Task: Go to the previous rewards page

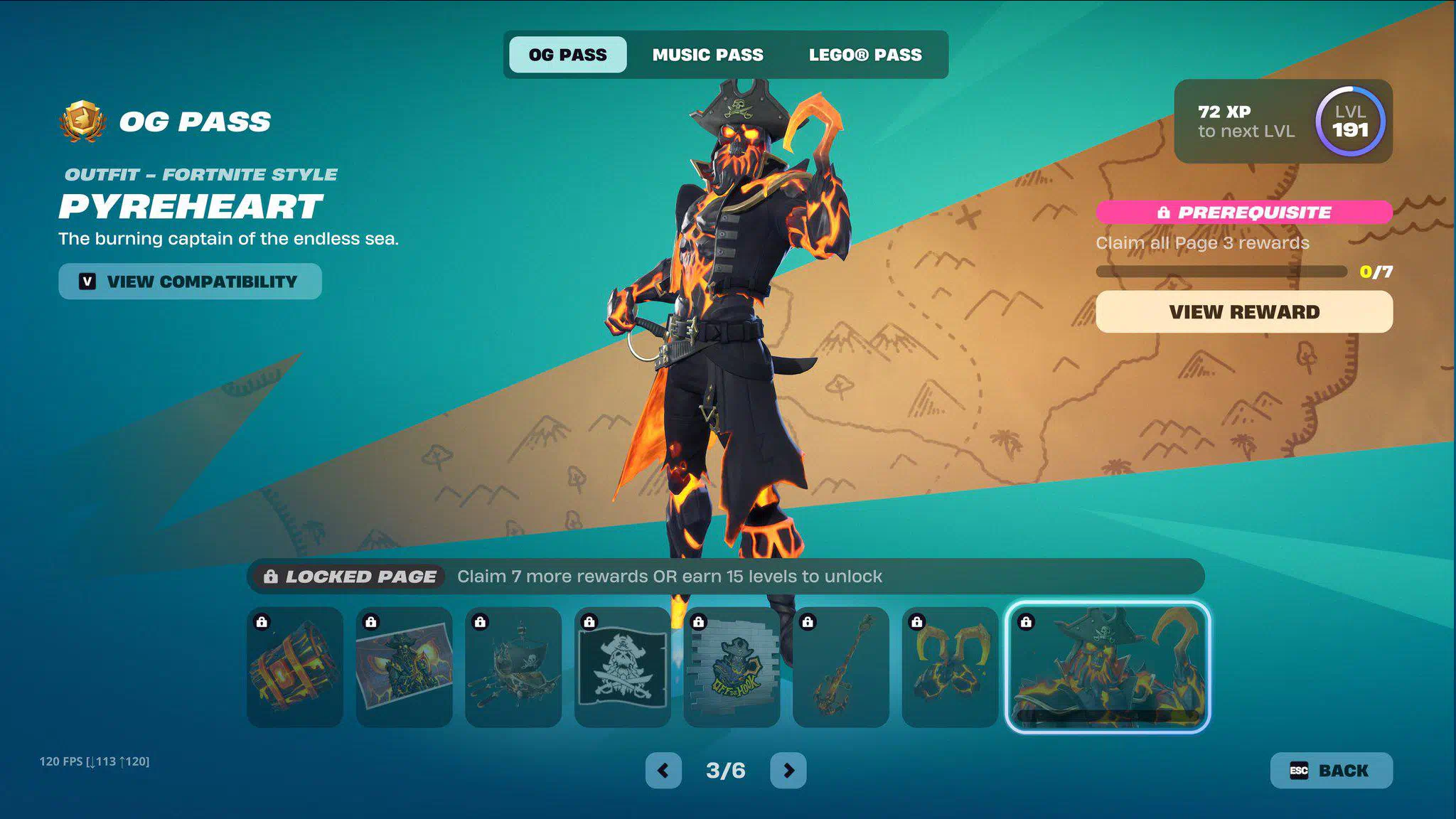Action: [663, 771]
